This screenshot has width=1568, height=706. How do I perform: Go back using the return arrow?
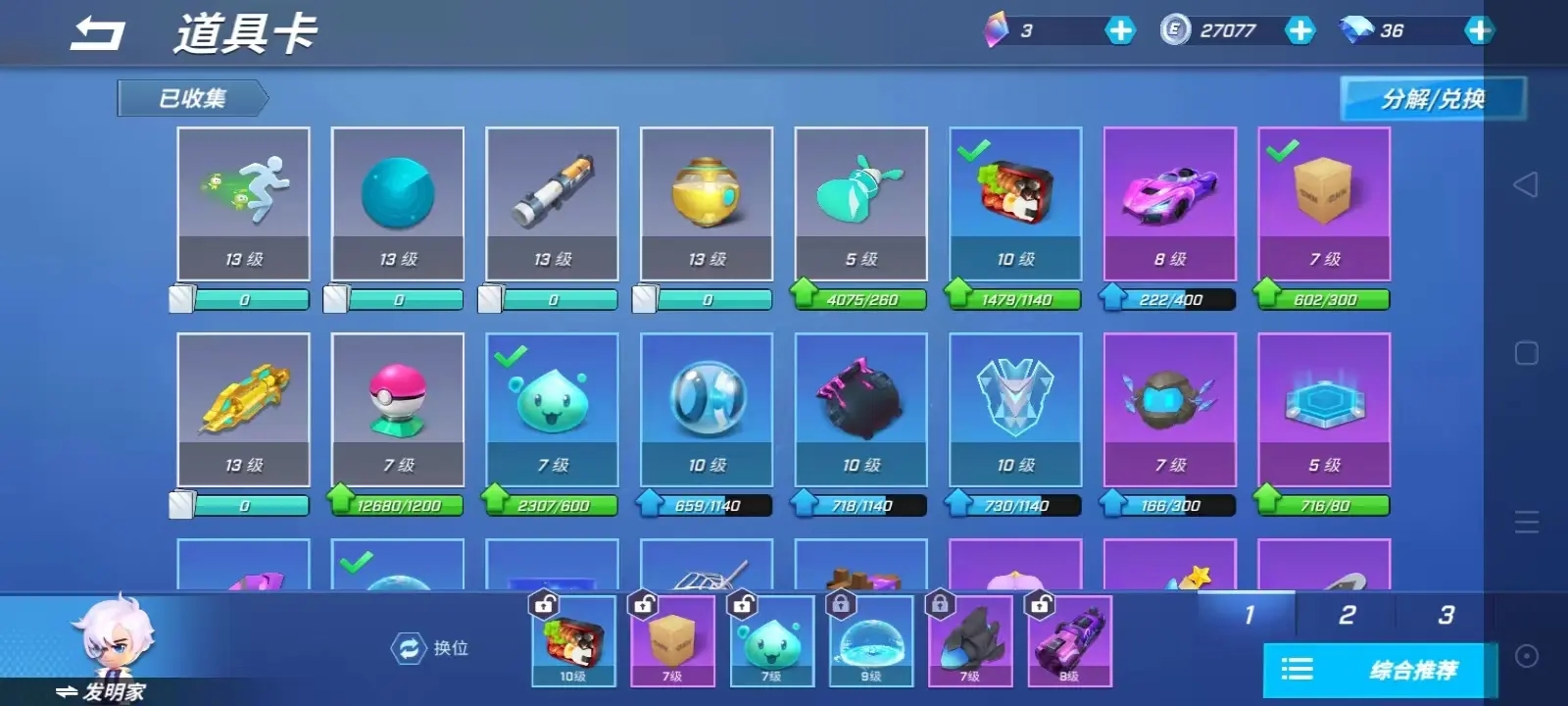tap(98, 34)
